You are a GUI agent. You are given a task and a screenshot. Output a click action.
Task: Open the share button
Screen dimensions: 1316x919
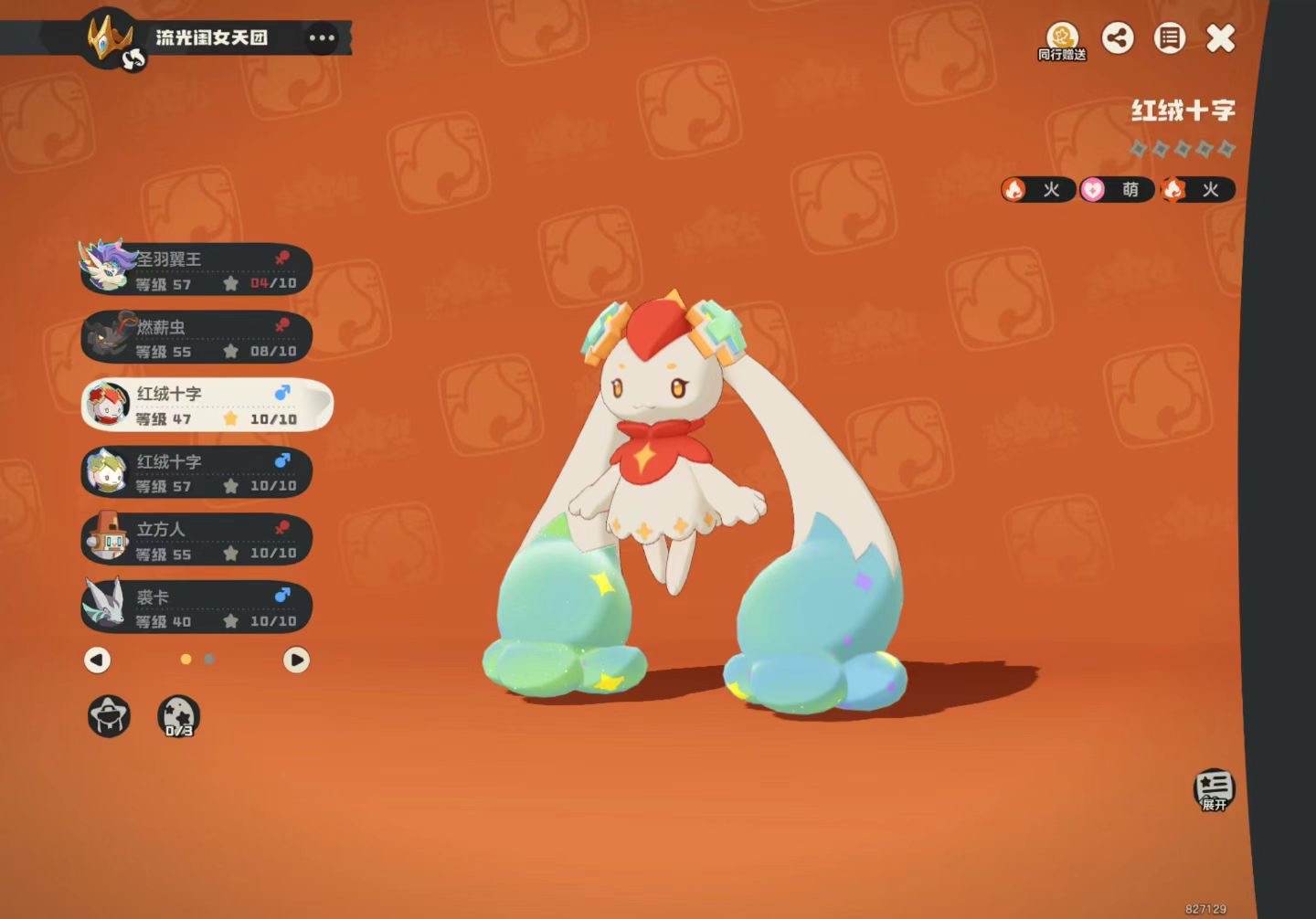1118,38
